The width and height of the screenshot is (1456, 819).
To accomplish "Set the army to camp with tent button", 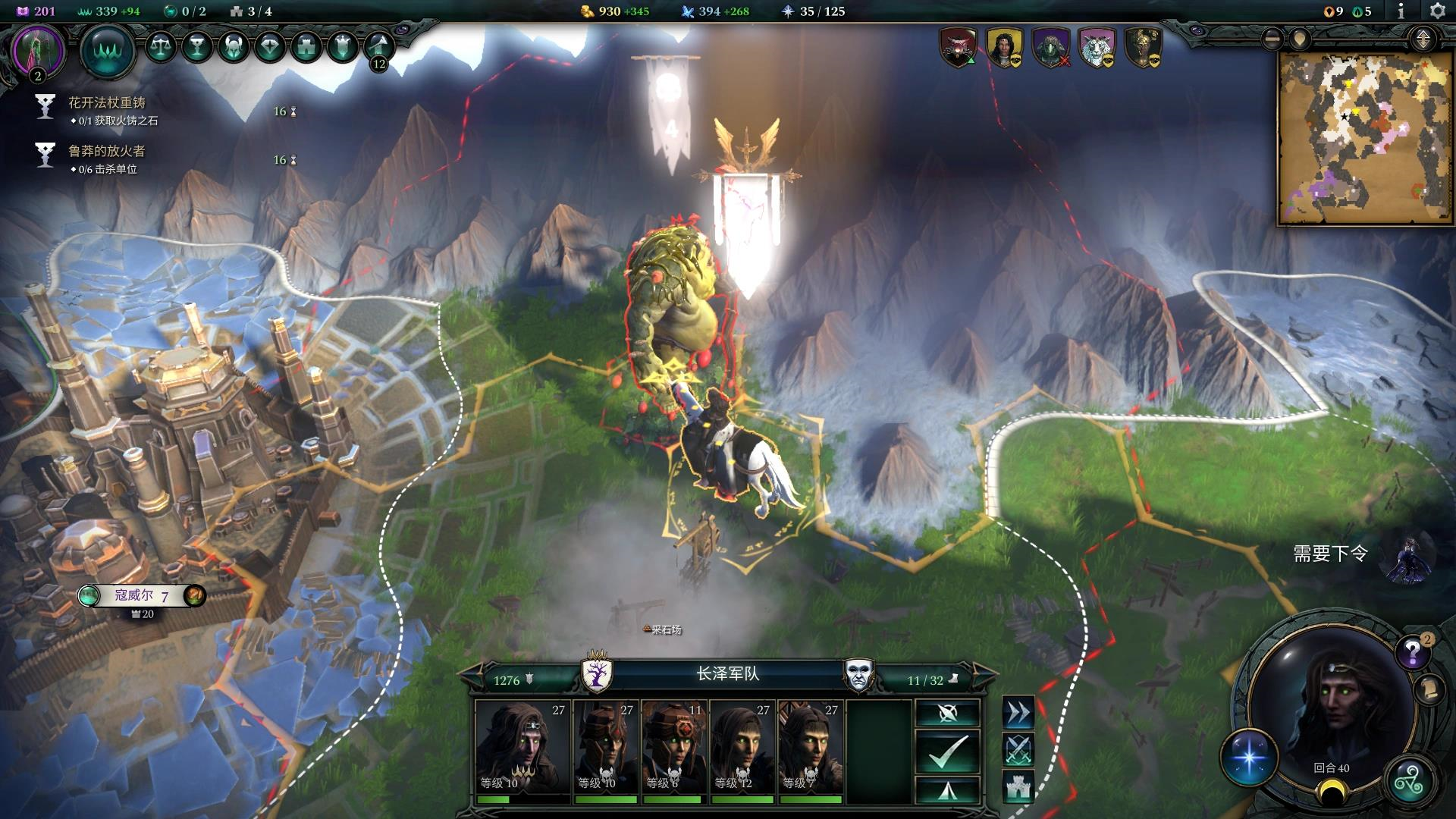I will coord(947,790).
